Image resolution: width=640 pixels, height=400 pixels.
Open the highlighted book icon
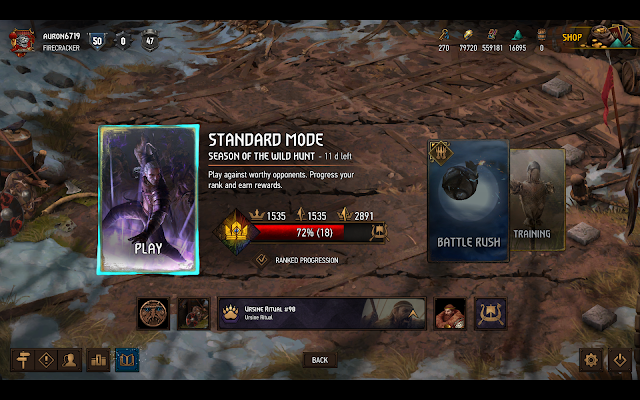(x=127, y=360)
